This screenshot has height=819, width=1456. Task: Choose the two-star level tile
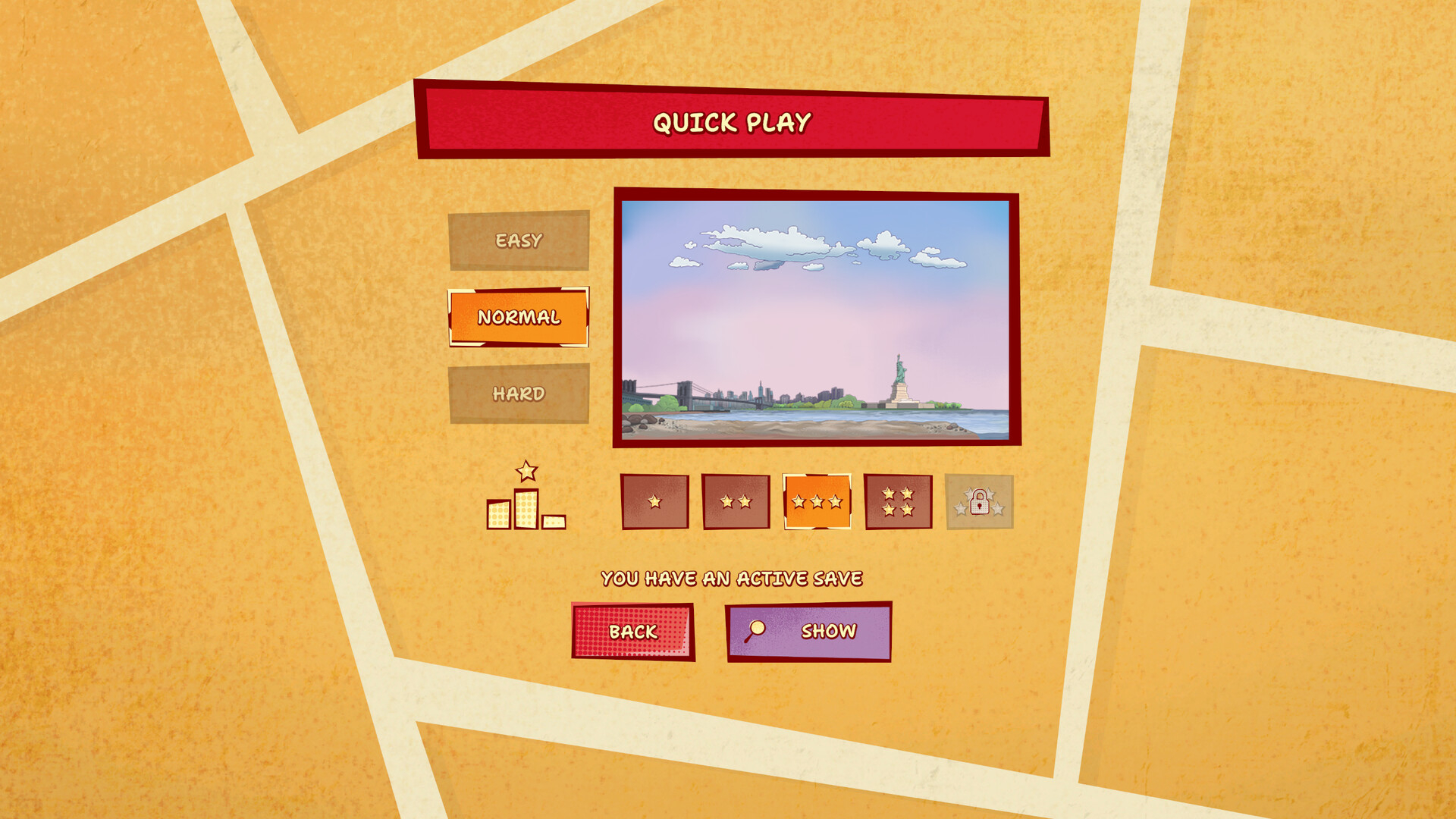point(736,501)
